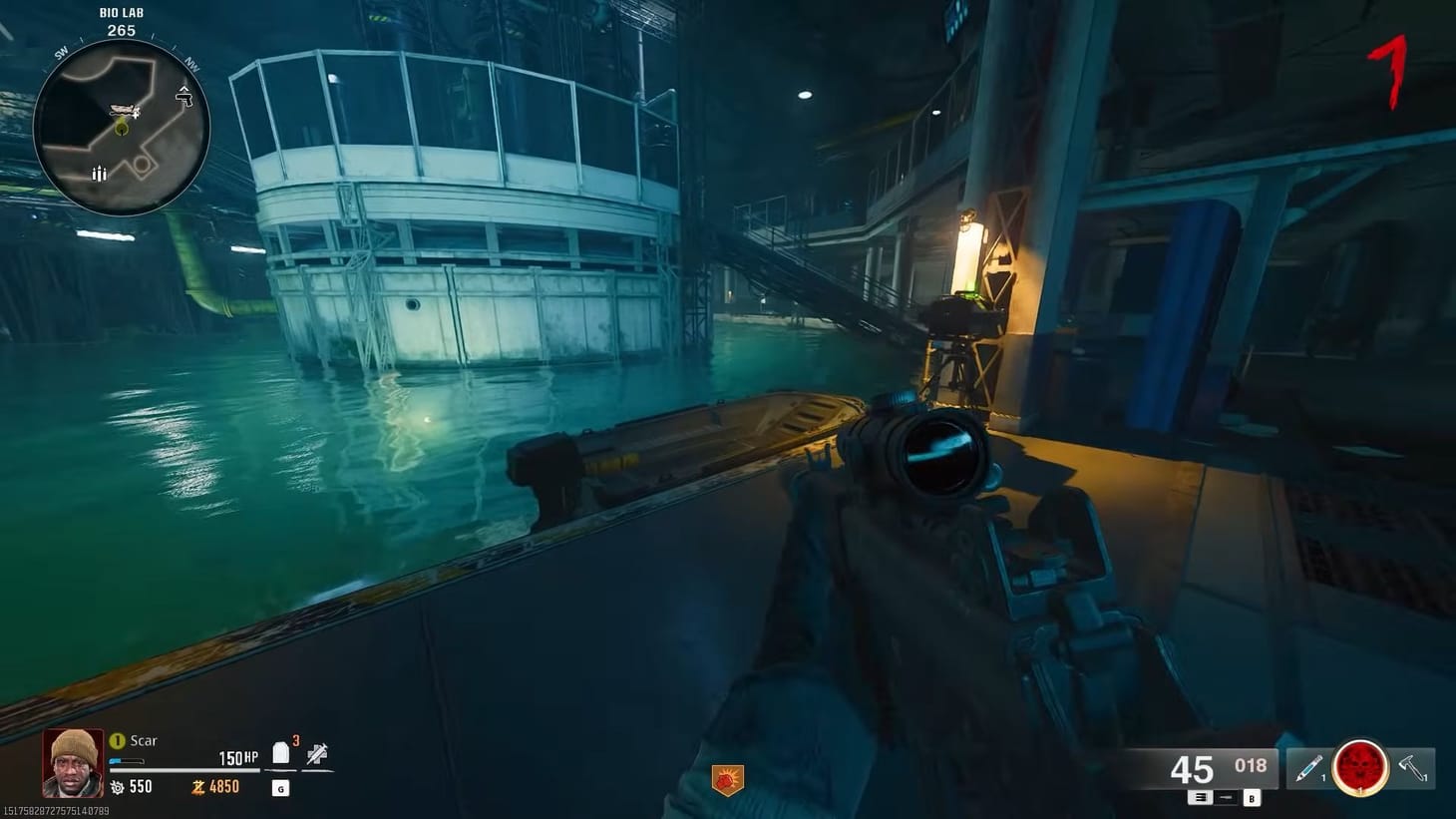Image resolution: width=1456 pixels, height=819 pixels.
Task: Select the armor plates icon showing 3
Action: pyautogui.click(x=280, y=751)
